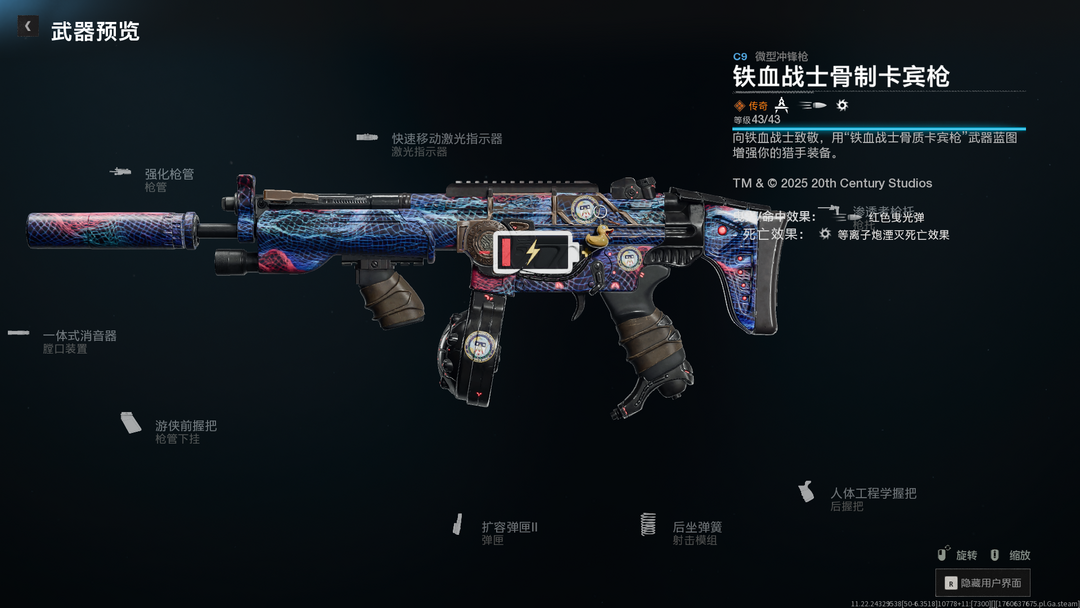Image resolution: width=1080 pixels, height=608 pixels.
Task: Select the 快速移动激光指示器 laser attachment
Action: click(446, 139)
